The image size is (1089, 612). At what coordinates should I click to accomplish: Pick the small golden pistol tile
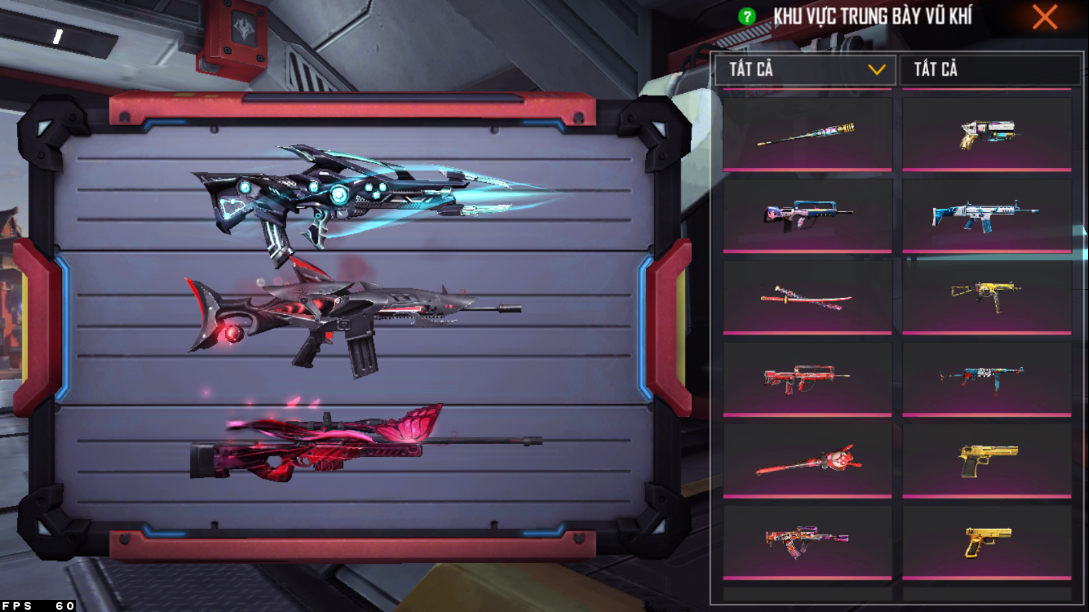click(x=986, y=540)
